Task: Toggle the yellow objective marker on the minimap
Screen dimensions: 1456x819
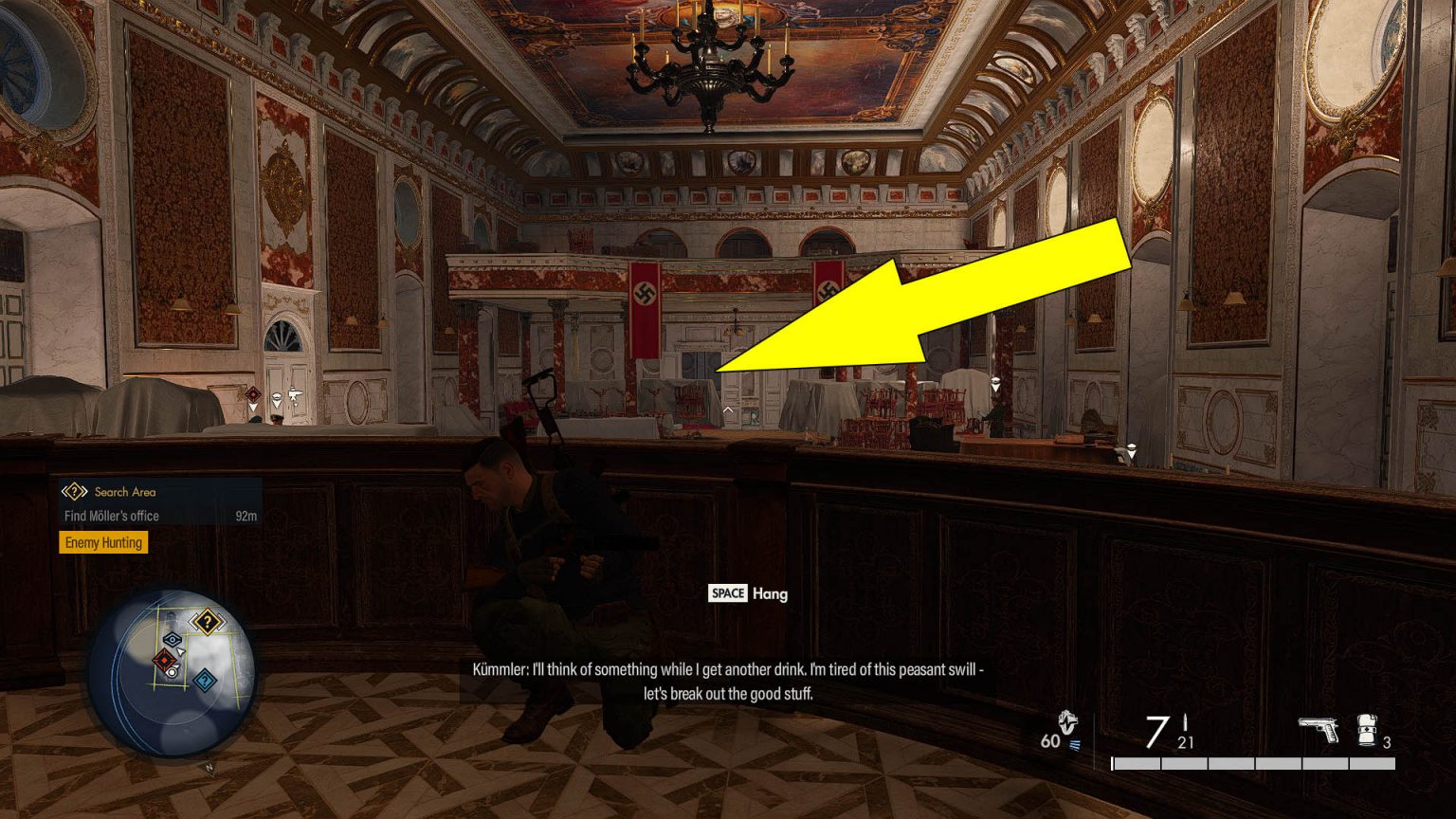Action: point(208,621)
